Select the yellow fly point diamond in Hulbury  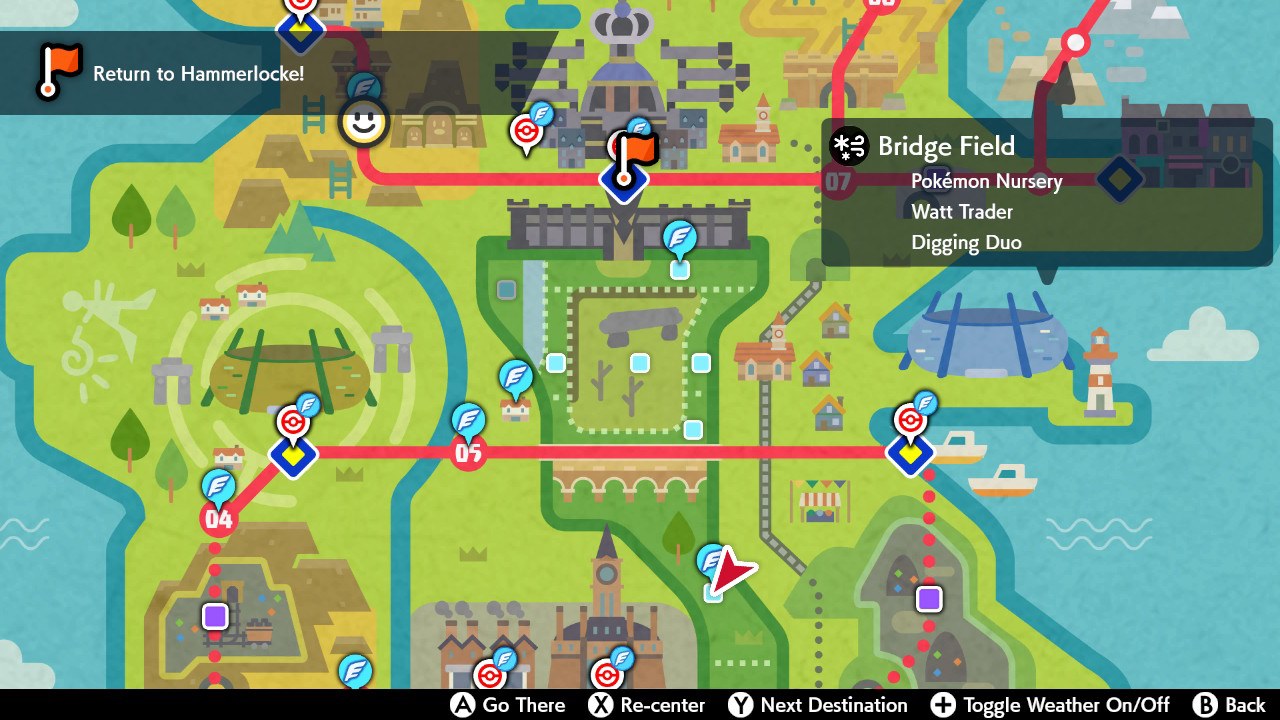click(911, 453)
